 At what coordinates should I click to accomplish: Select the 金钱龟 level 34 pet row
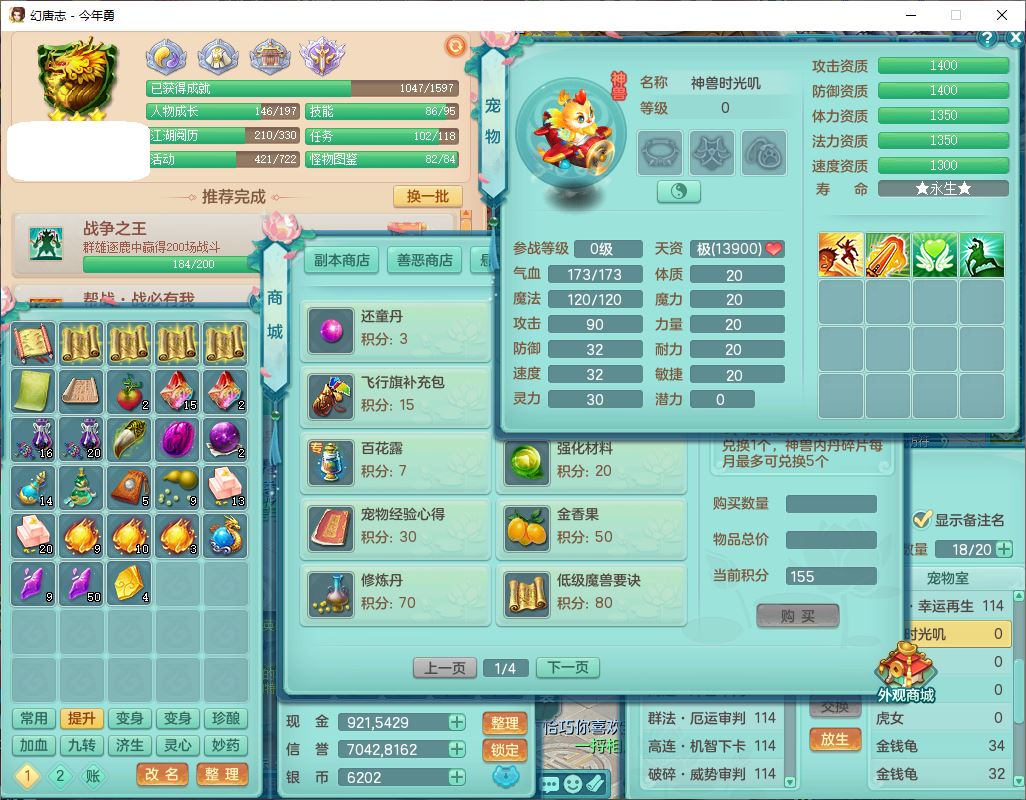940,746
